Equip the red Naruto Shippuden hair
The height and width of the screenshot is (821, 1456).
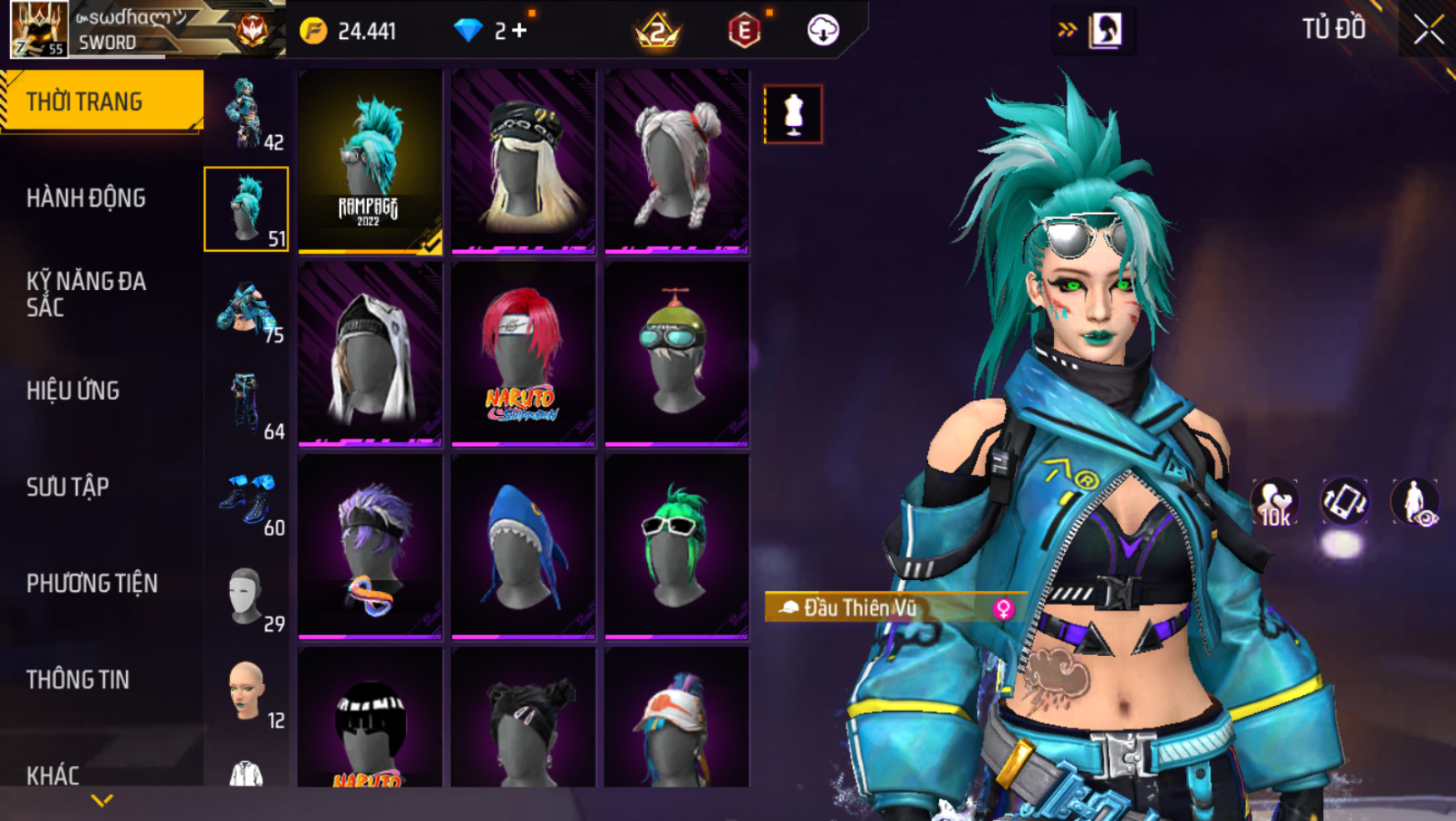[x=523, y=354]
